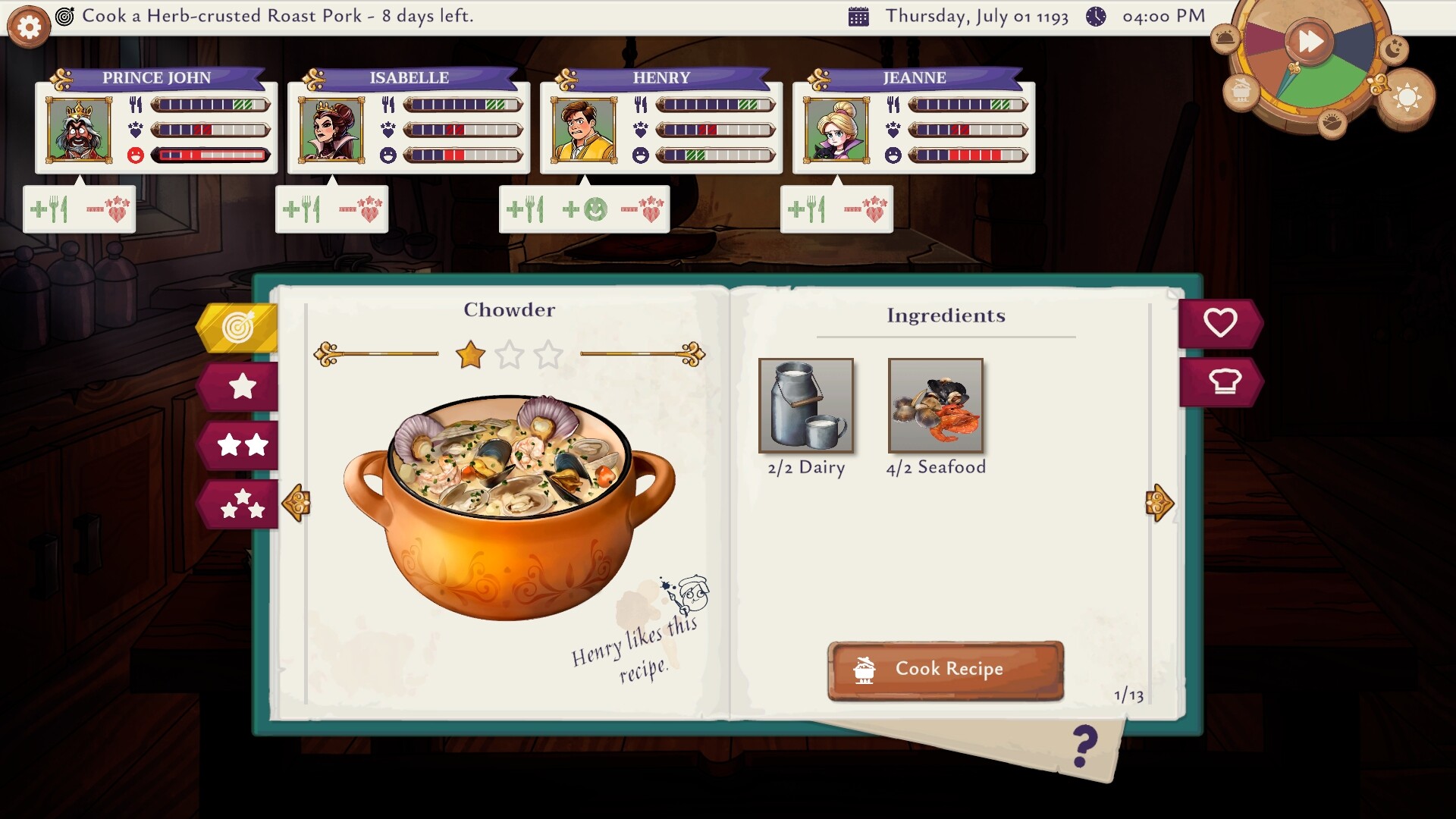Select Henry's portrait
The width and height of the screenshot is (1456, 819).
[x=584, y=130]
